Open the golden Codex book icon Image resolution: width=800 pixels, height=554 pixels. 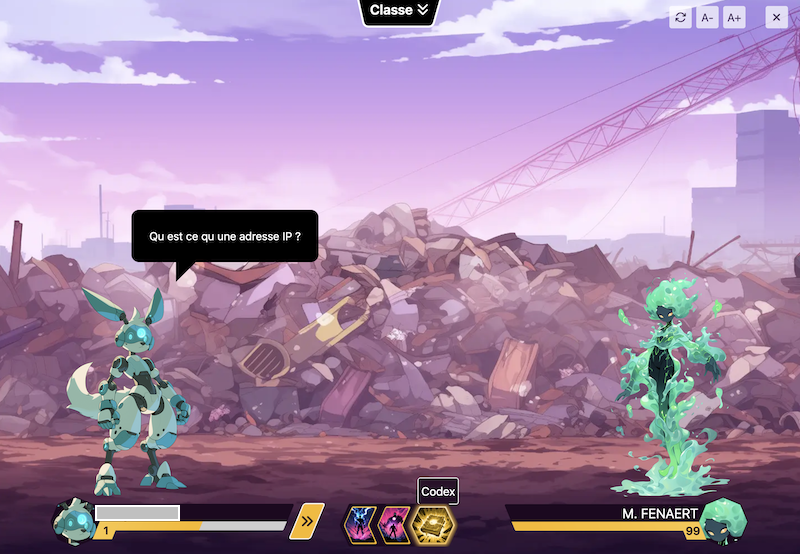[x=433, y=523]
